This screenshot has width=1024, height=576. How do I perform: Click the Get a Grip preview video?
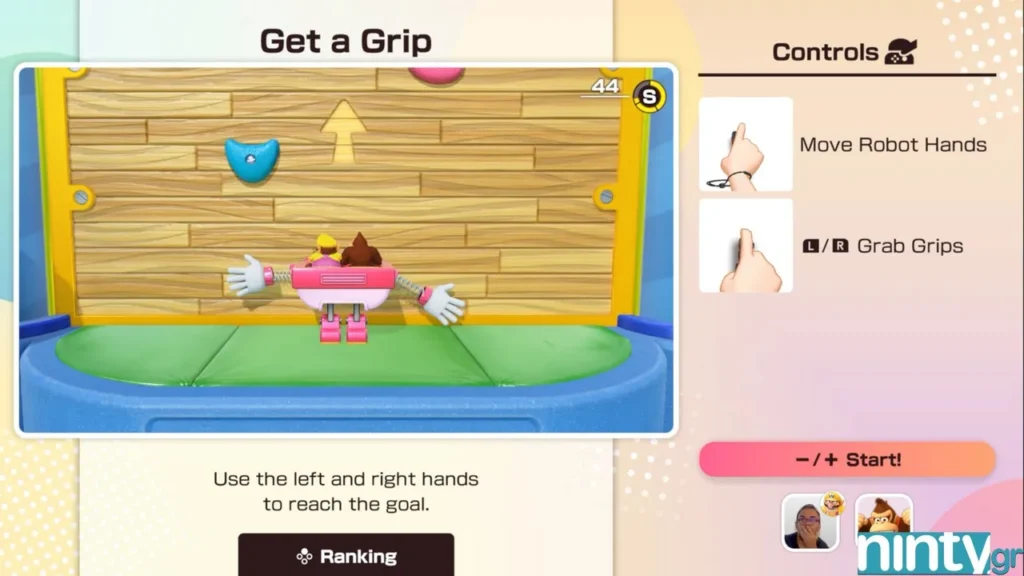(x=346, y=250)
